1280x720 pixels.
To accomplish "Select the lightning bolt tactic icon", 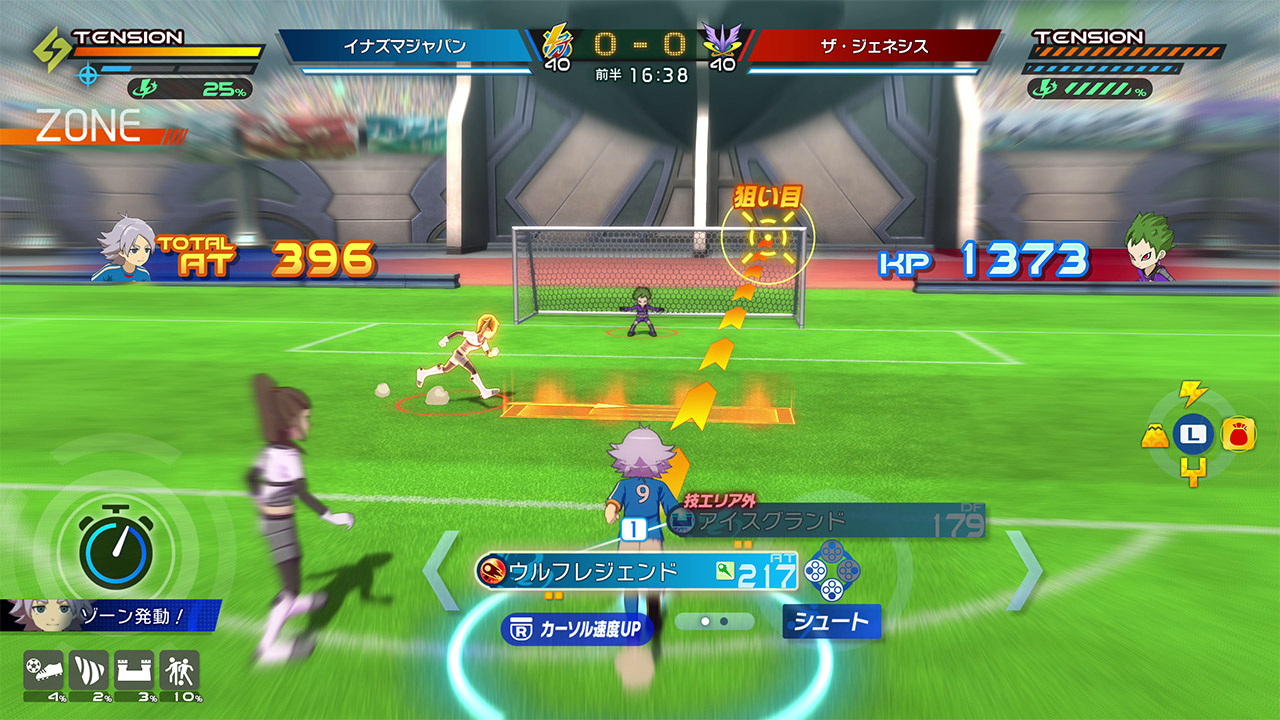I will click(x=1192, y=393).
